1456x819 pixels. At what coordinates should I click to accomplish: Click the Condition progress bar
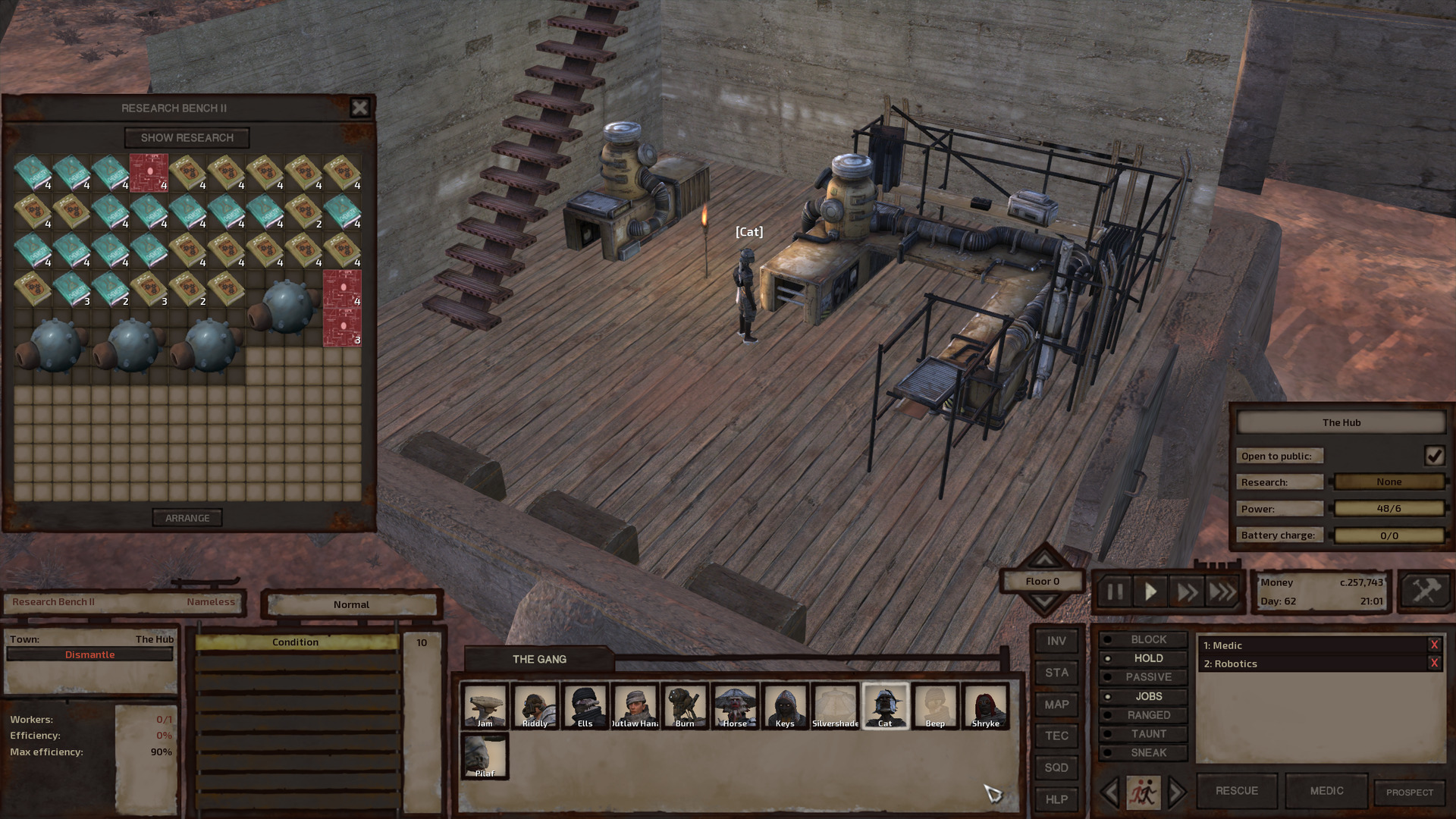(295, 642)
